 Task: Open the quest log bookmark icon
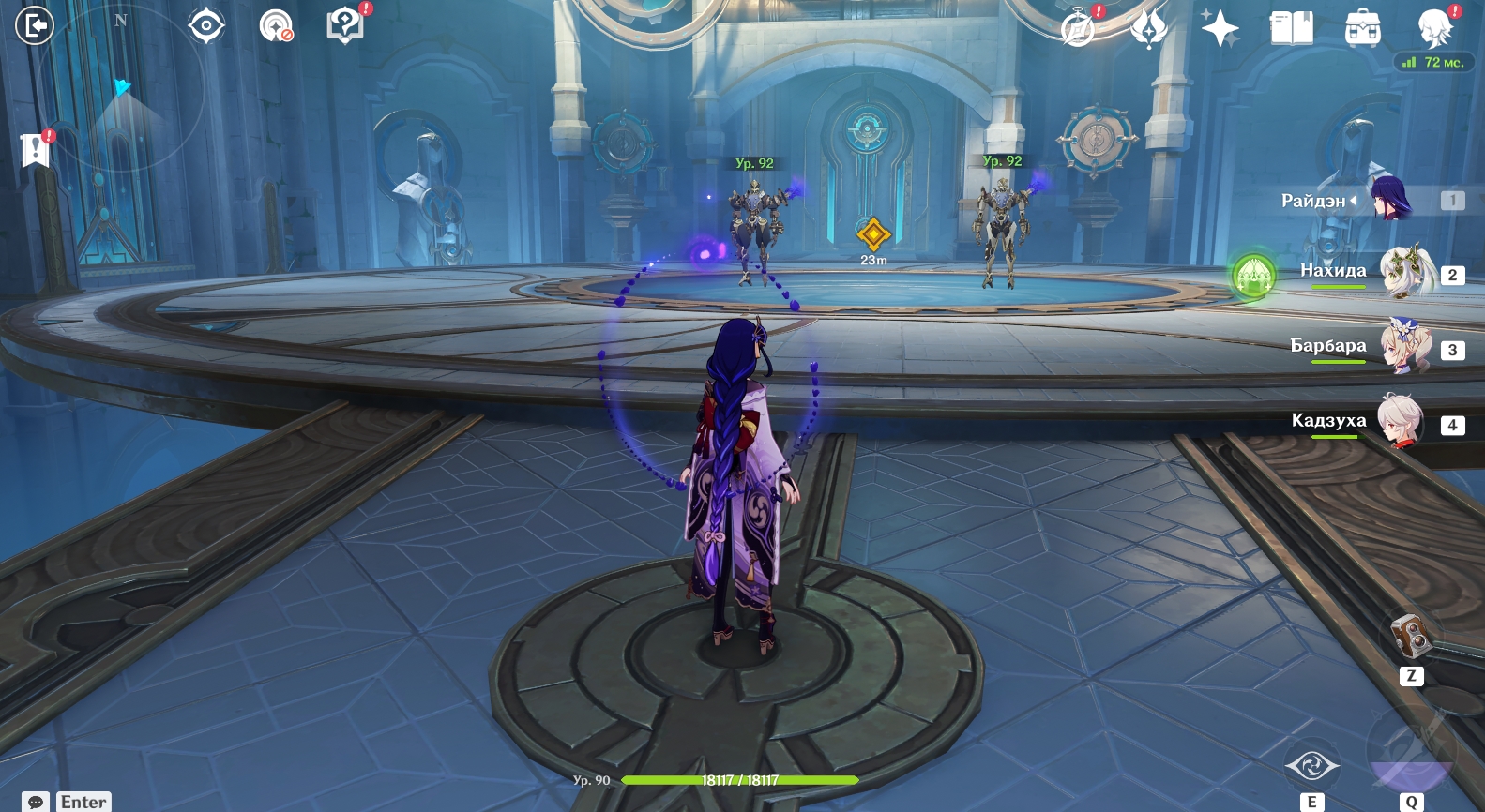pos(35,149)
